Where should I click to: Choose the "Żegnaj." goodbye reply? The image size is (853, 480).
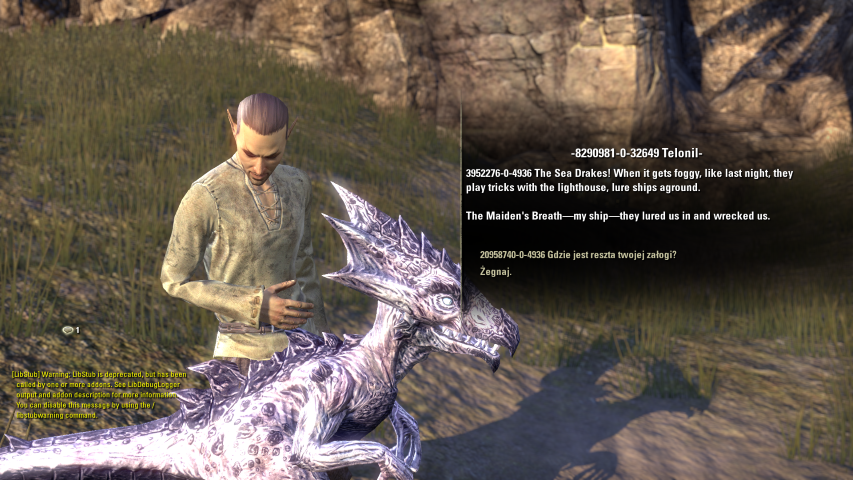496,272
